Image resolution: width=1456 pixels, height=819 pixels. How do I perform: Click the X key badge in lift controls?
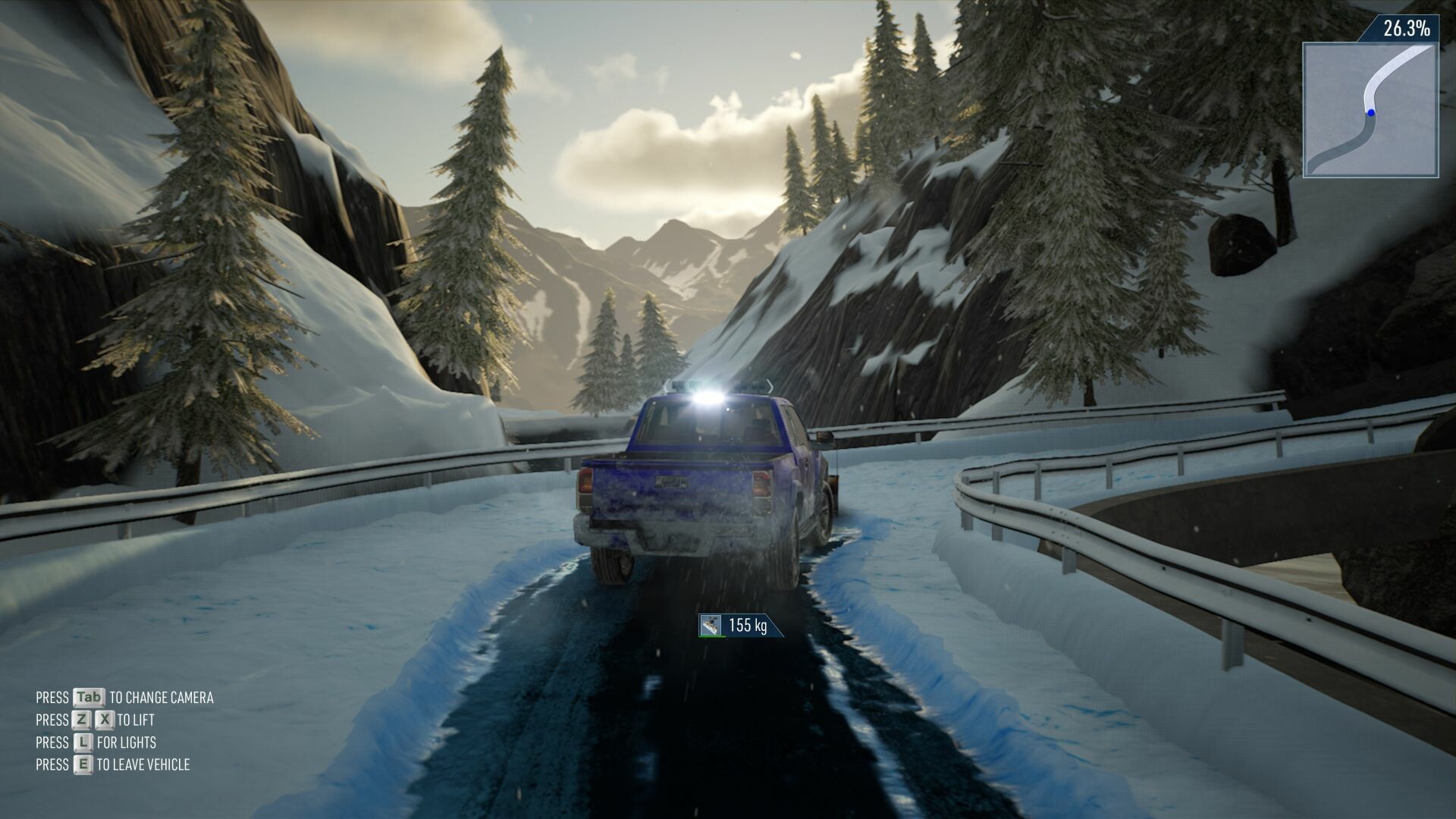pos(105,719)
